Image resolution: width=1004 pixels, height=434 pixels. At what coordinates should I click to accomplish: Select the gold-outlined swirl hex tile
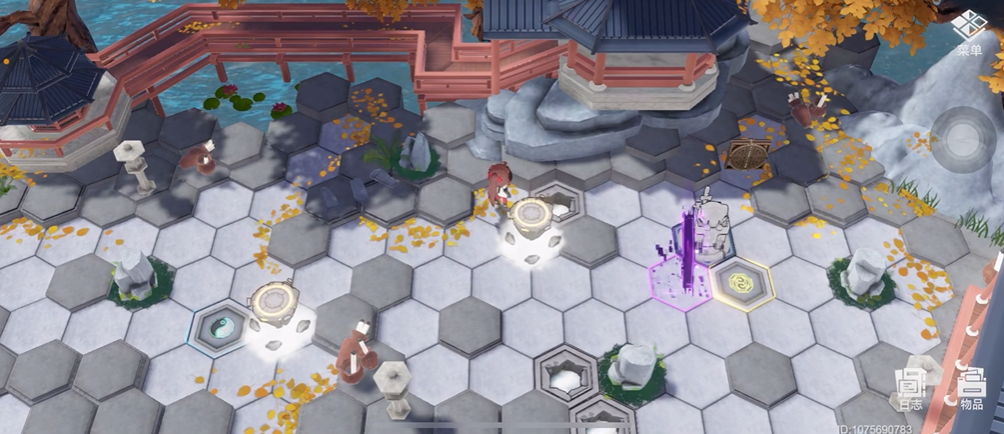click(x=741, y=282)
